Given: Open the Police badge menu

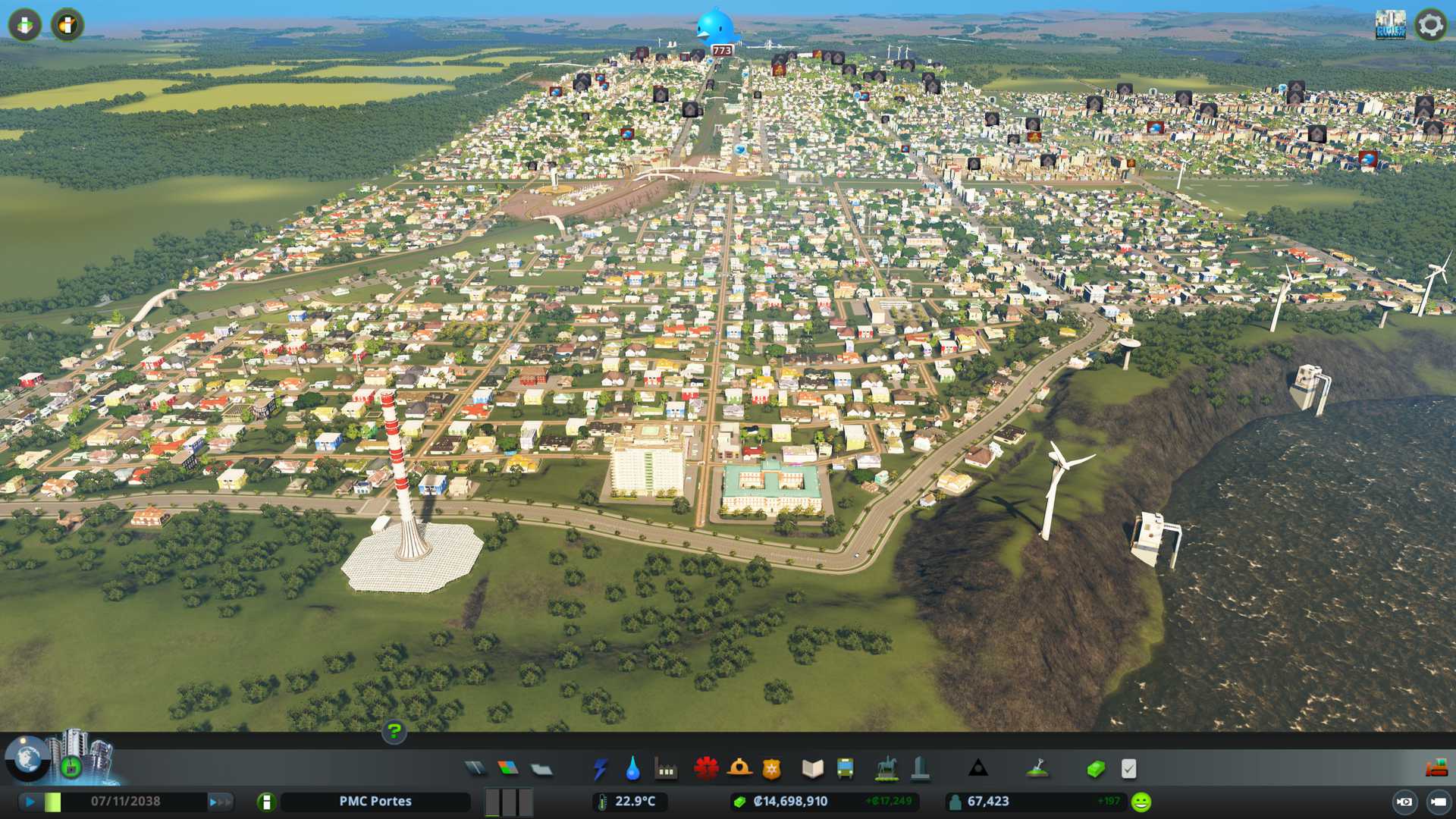Looking at the screenshot, I should point(771,769).
